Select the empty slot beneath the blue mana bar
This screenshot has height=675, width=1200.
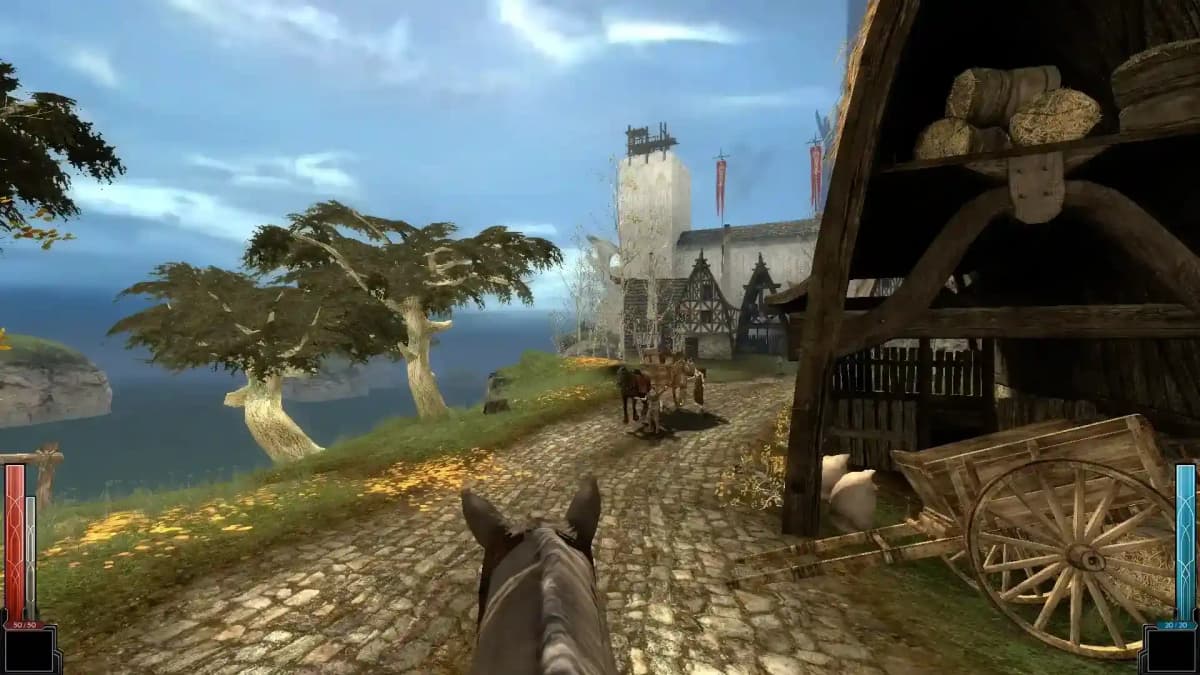coord(1171,651)
